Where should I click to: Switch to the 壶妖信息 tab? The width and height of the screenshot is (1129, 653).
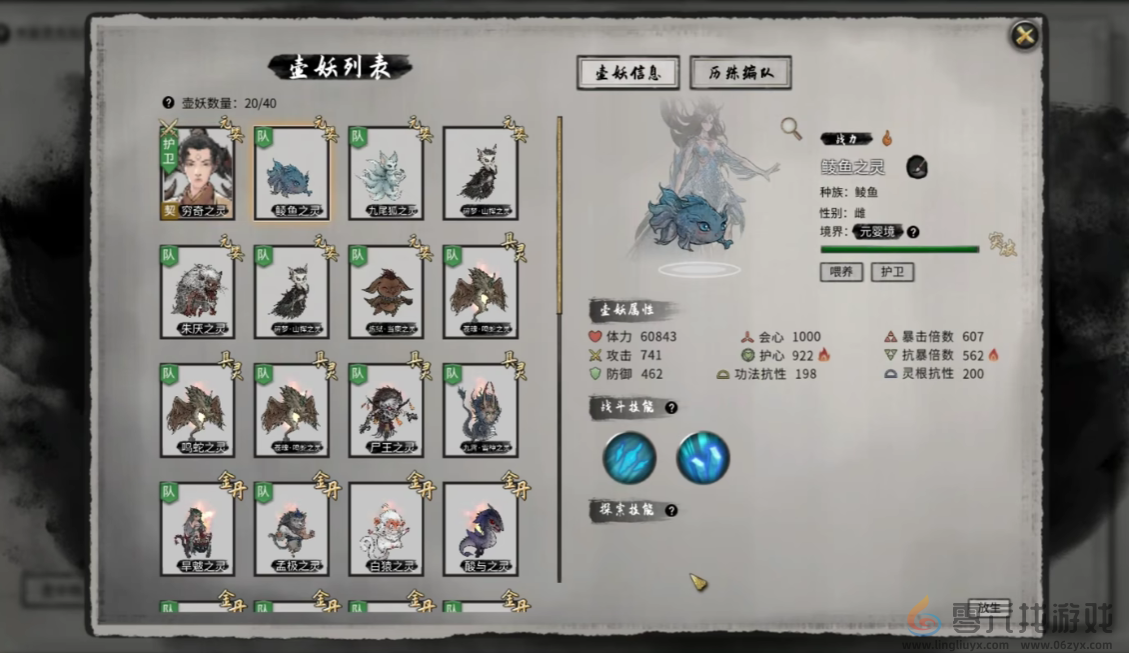coord(628,73)
